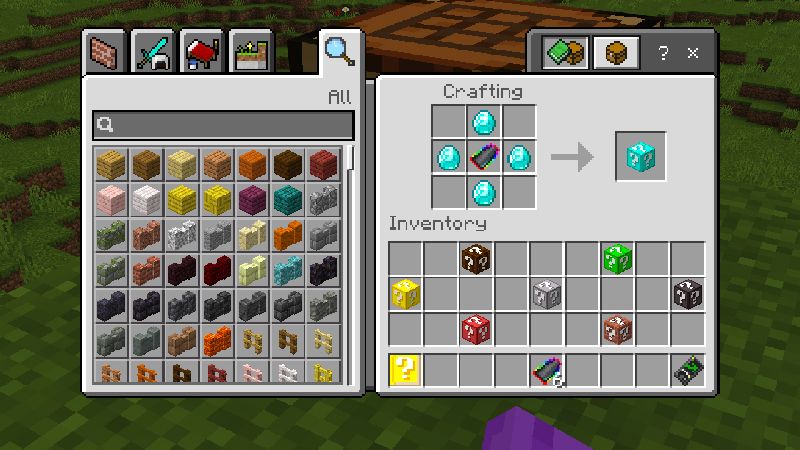Viewport: 800px width, 450px height.
Task: Pick up the rainbow item in crafting grid
Action: 484,157
